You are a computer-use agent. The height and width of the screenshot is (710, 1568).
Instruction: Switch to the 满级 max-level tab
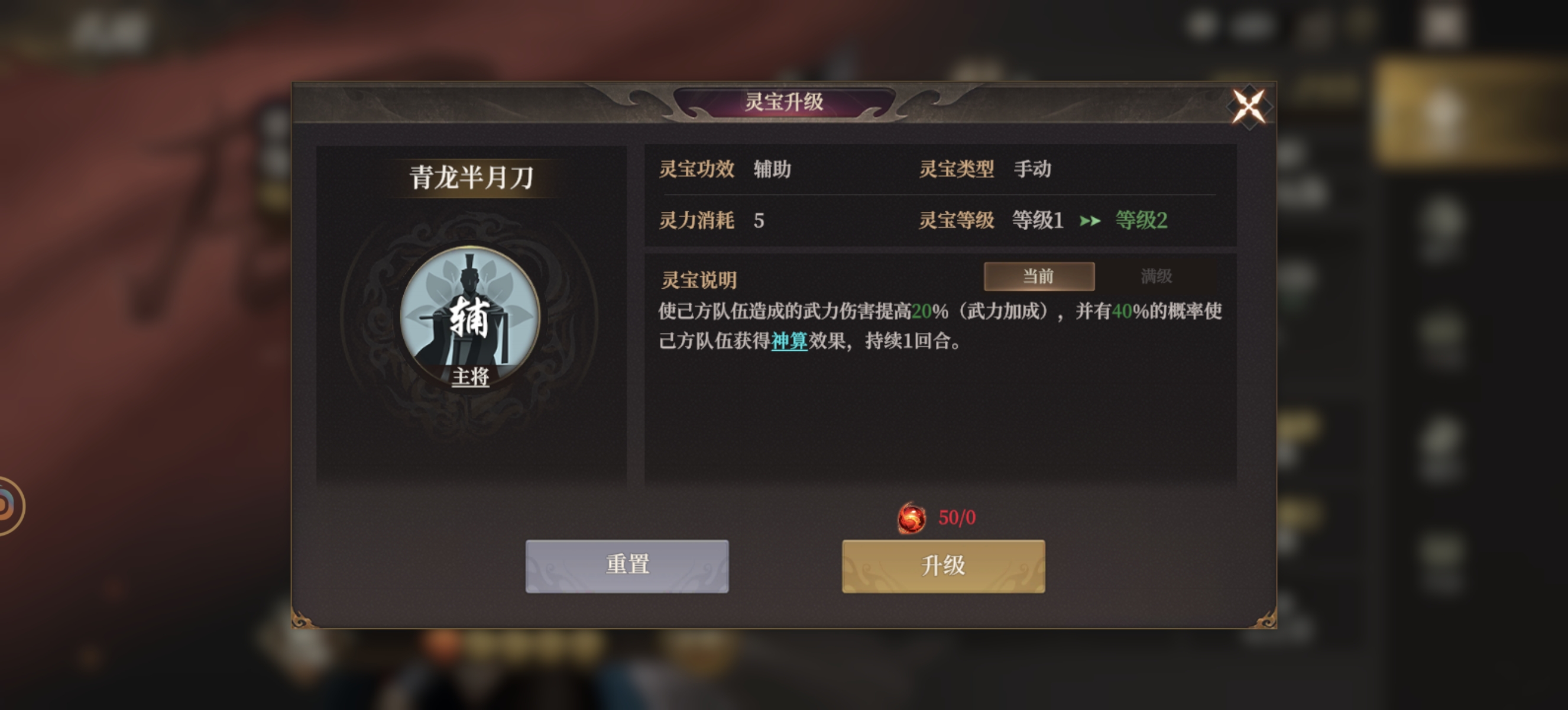coord(1155,277)
